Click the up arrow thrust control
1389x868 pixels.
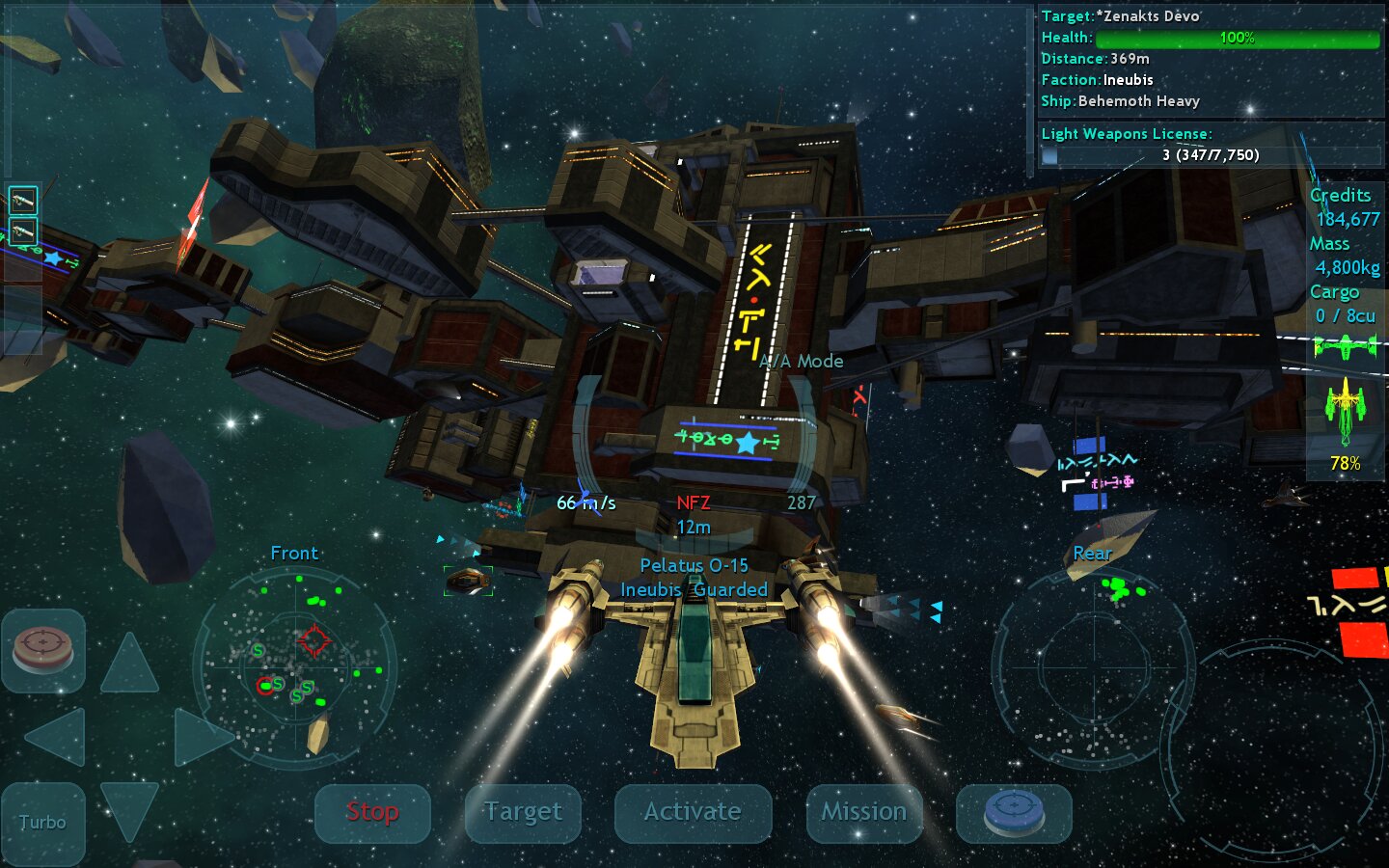129,664
